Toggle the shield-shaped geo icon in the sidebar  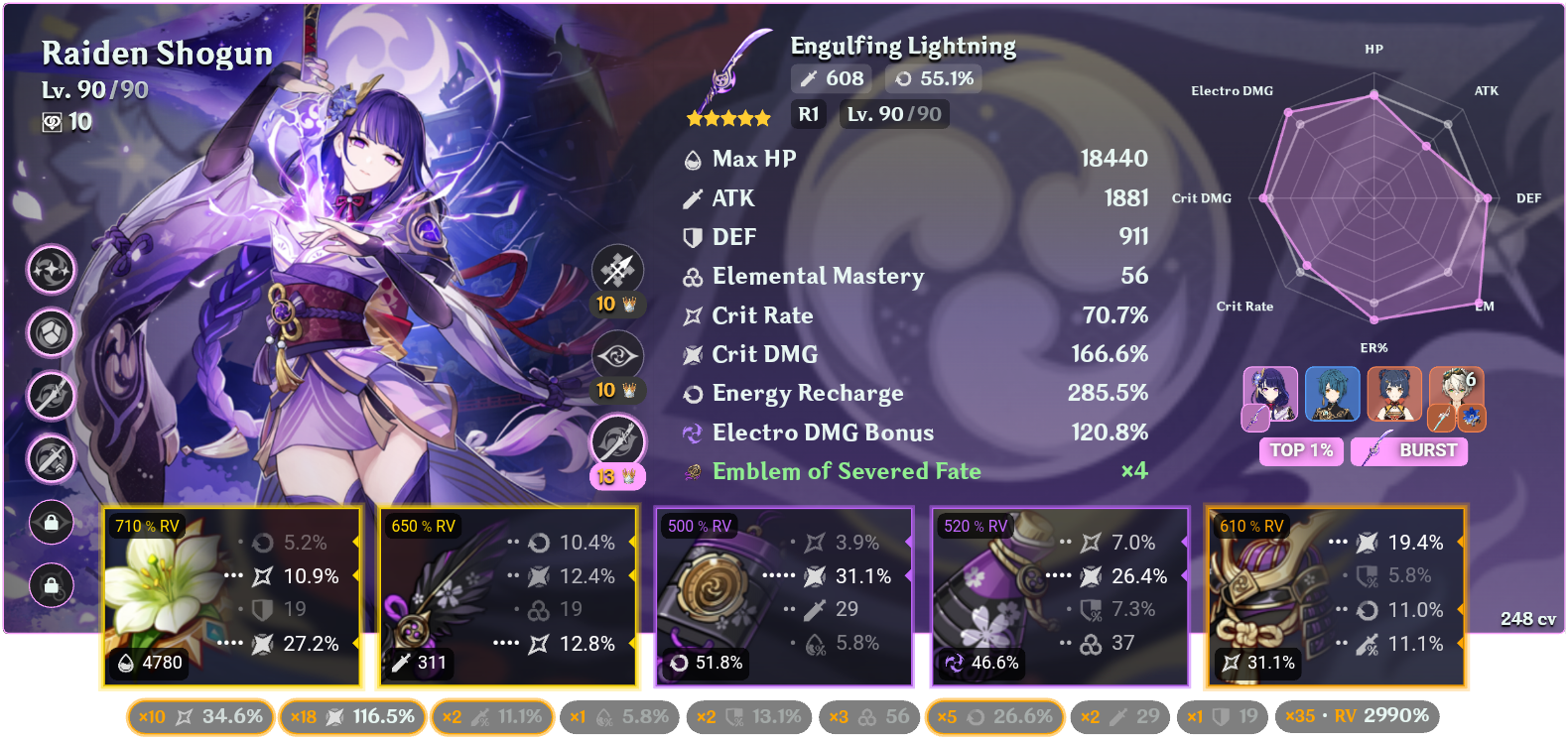click(x=52, y=333)
